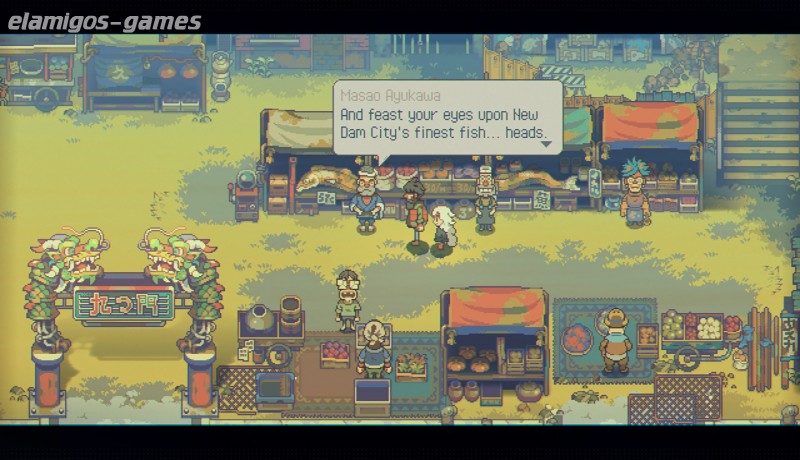Click the dialogue continue arrow
This screenshot has width=800, height=460.
tap(546, 144)
